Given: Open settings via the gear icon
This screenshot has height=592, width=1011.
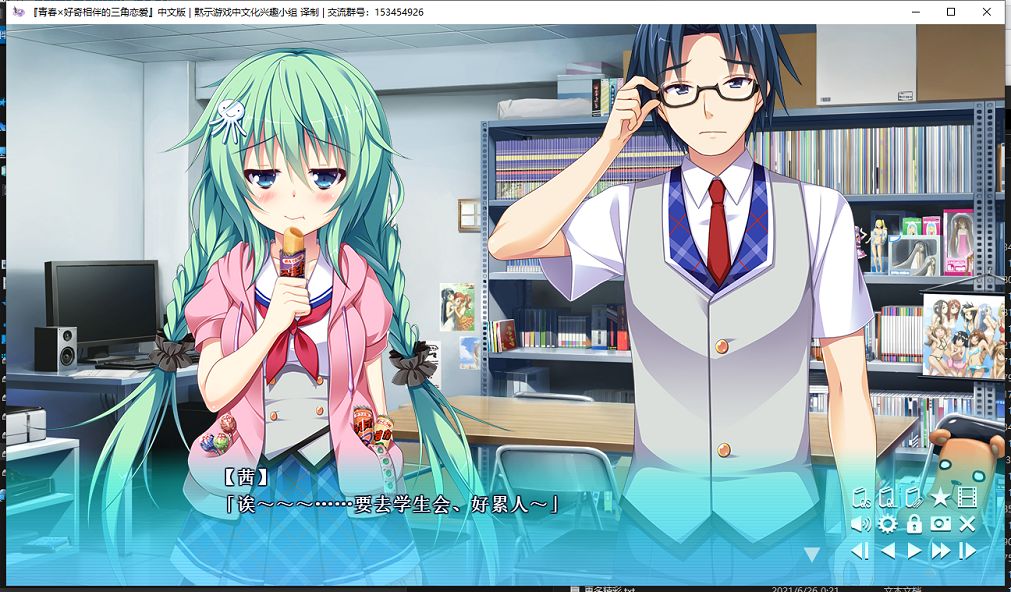Looking at the screenshot, I should 887,524.
